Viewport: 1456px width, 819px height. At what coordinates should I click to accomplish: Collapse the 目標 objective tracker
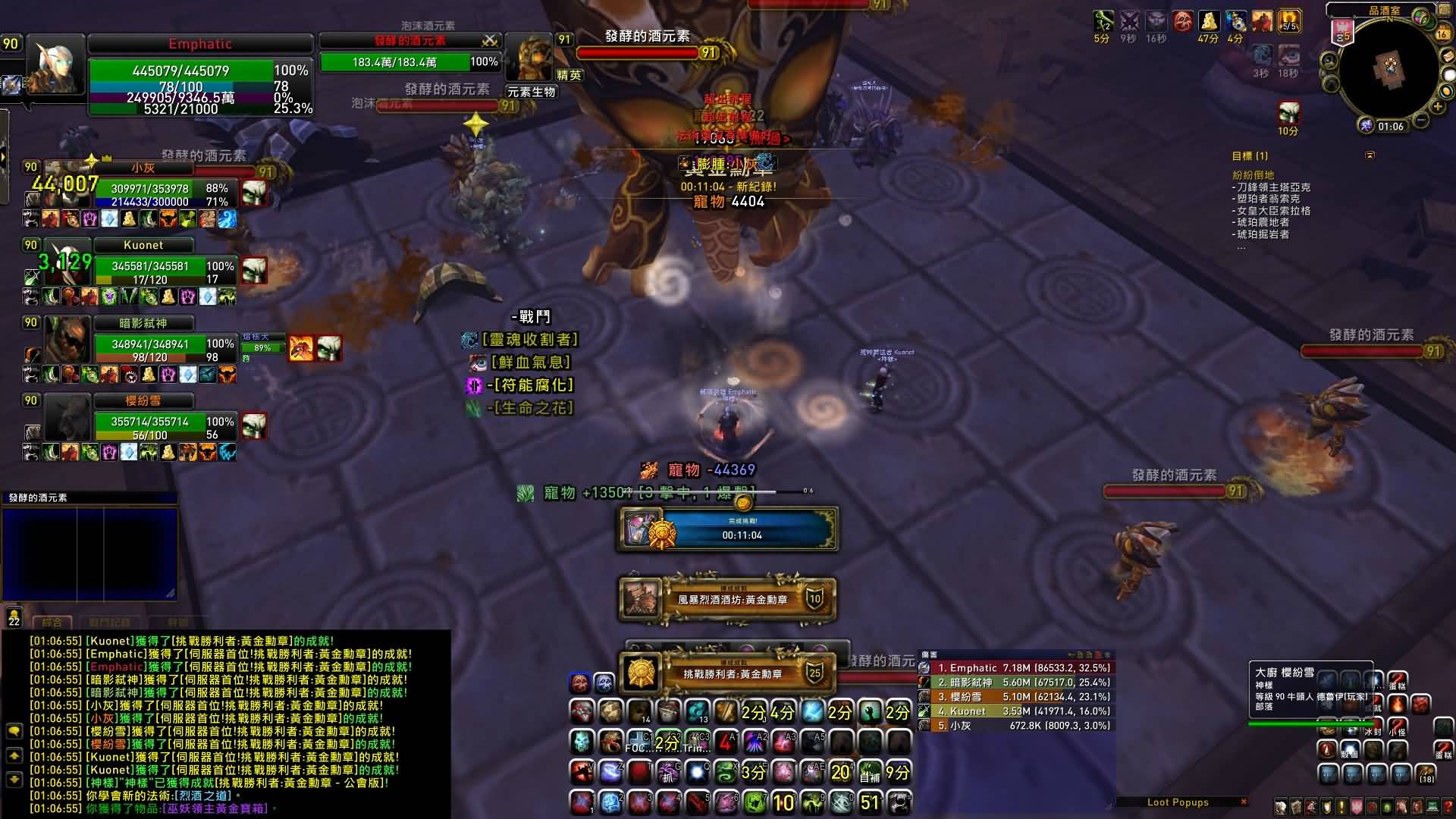tap(1370, 155)
